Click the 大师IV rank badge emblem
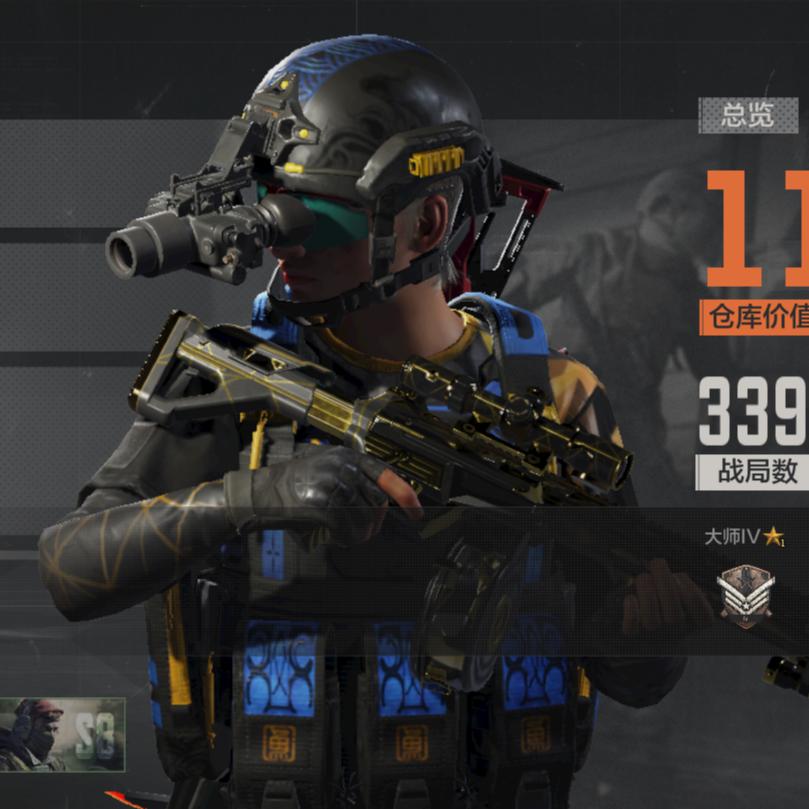This screenshot has width=809, height=809. tap(744, 596)
